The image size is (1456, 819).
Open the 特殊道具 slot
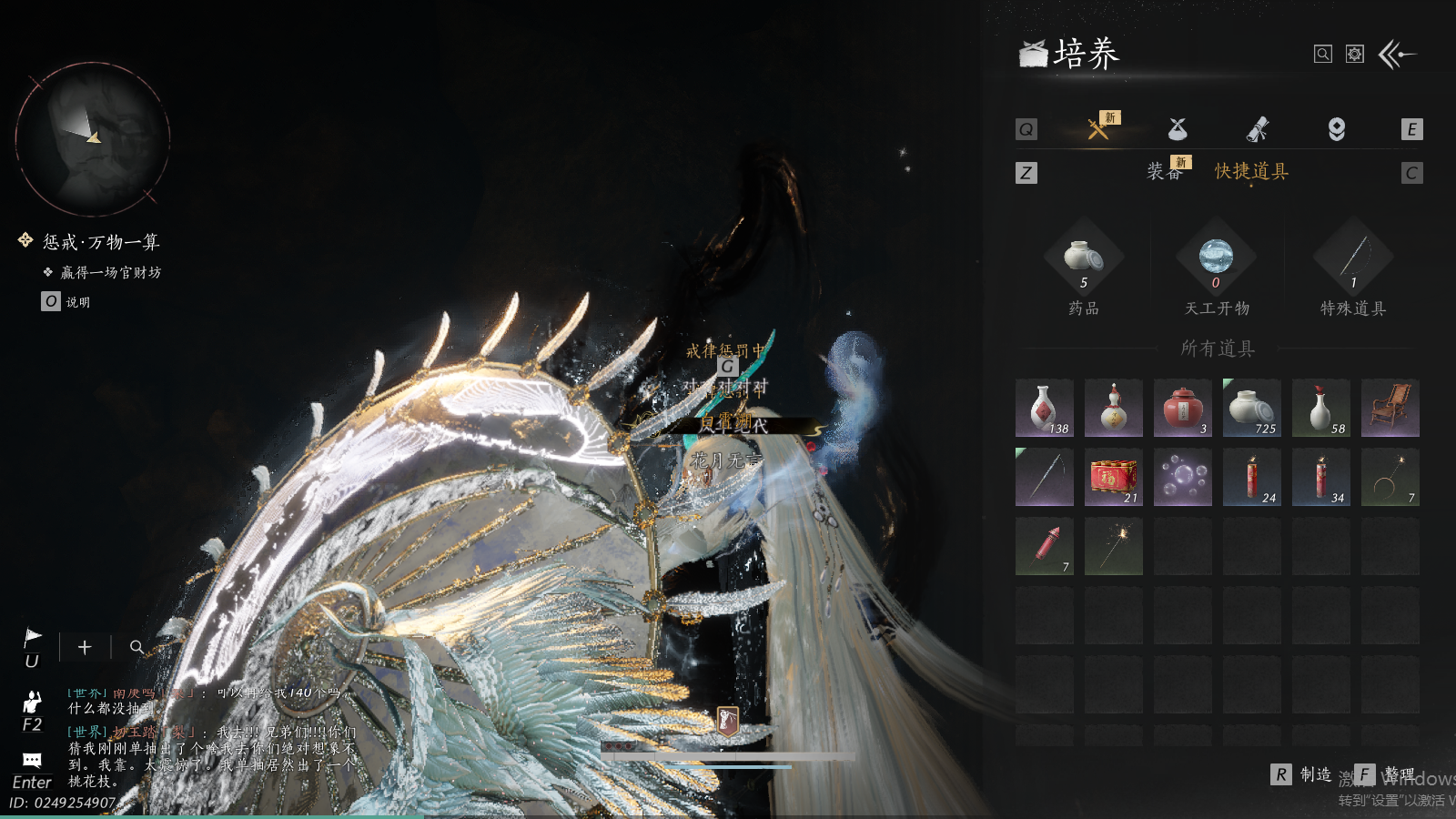click(x=1353, y=259)
